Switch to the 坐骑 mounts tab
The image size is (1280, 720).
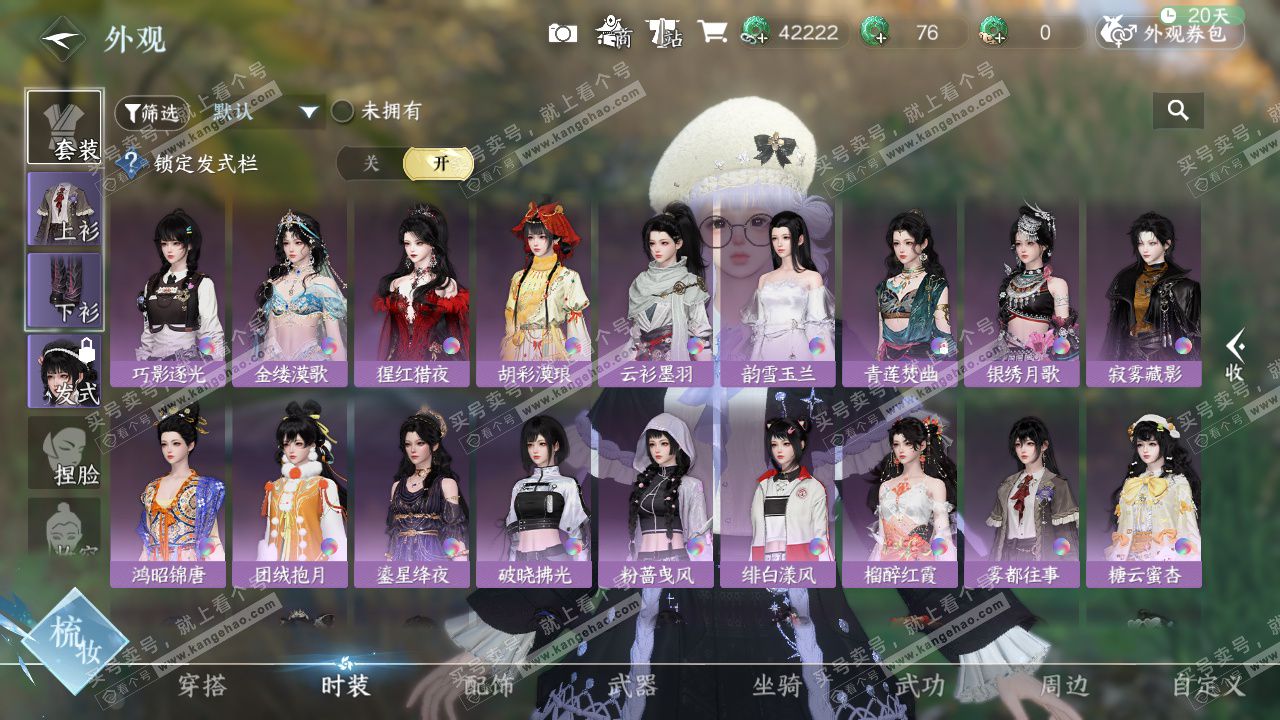coord(777,686)
